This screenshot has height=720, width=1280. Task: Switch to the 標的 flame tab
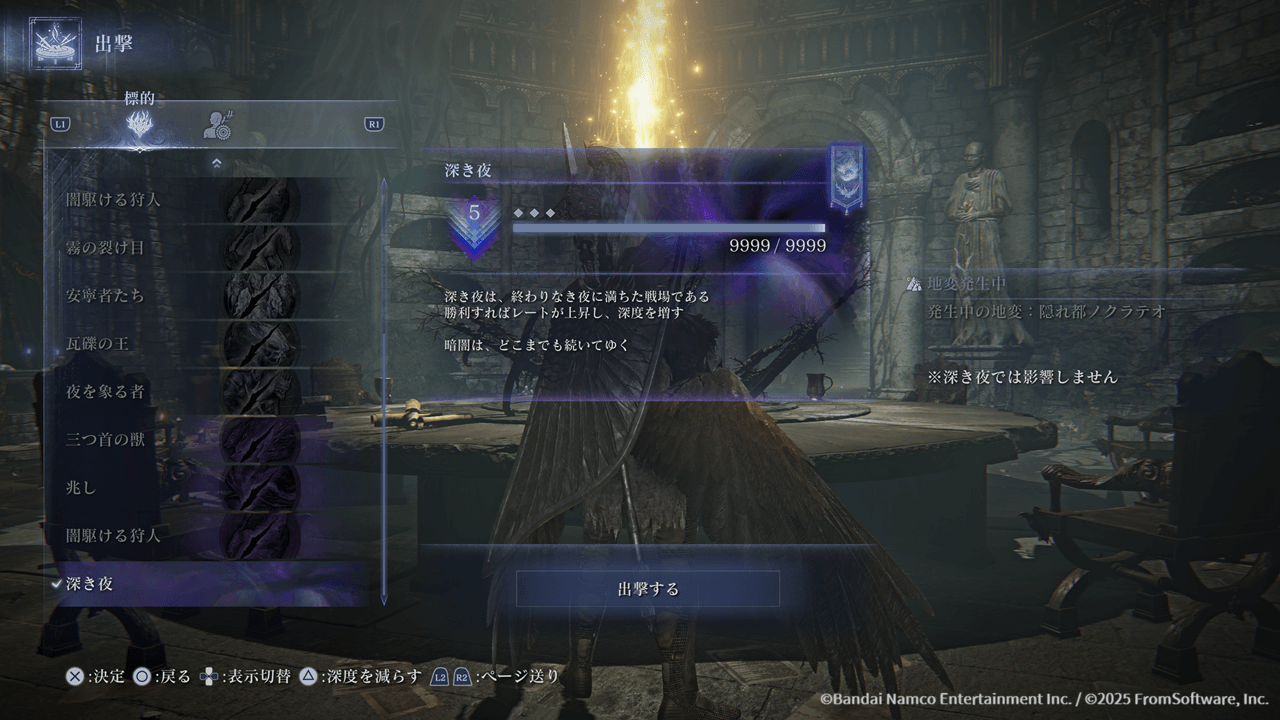tap(140, 125)
